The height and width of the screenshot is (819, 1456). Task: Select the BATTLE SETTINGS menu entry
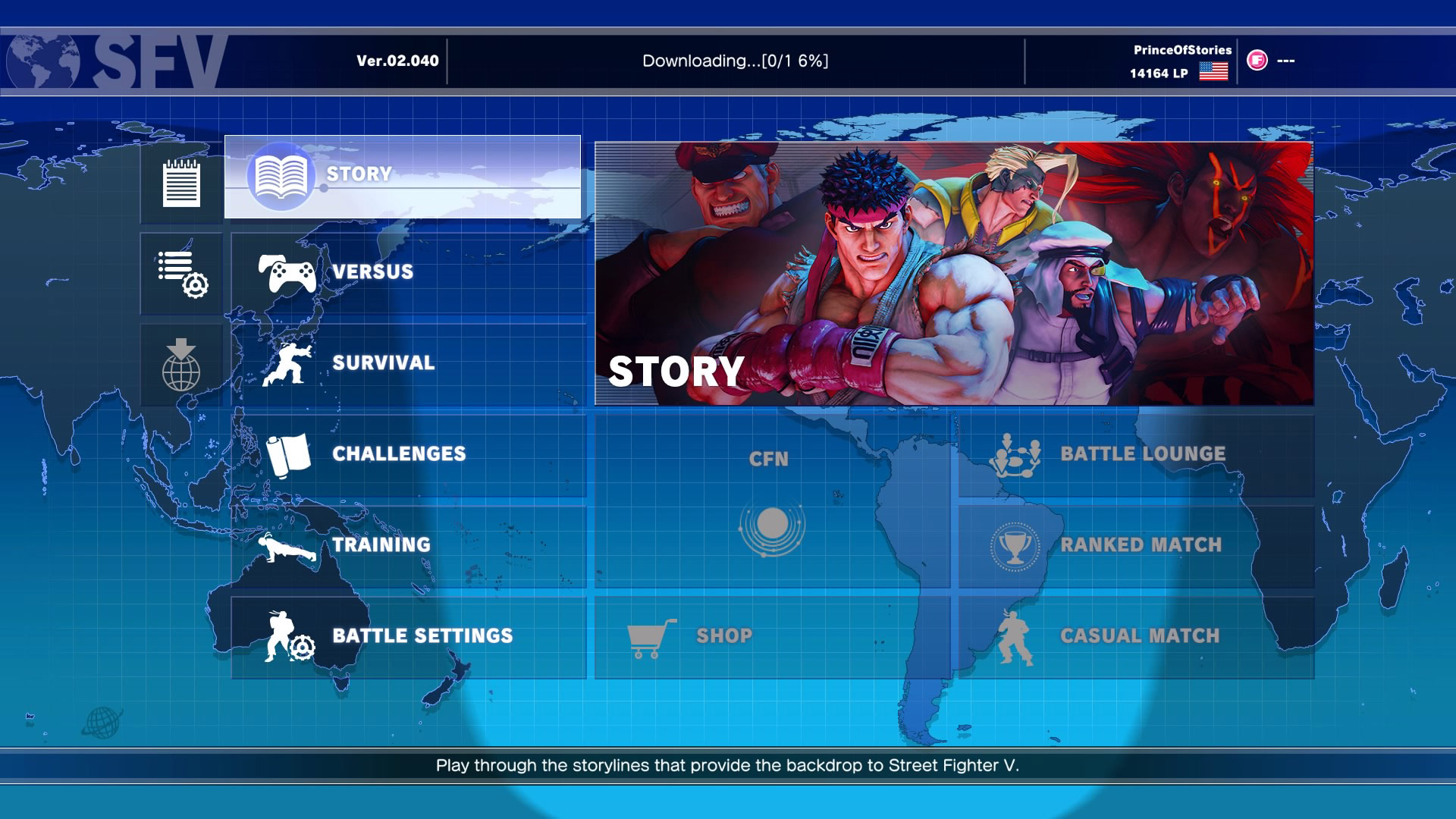(422, 635)
